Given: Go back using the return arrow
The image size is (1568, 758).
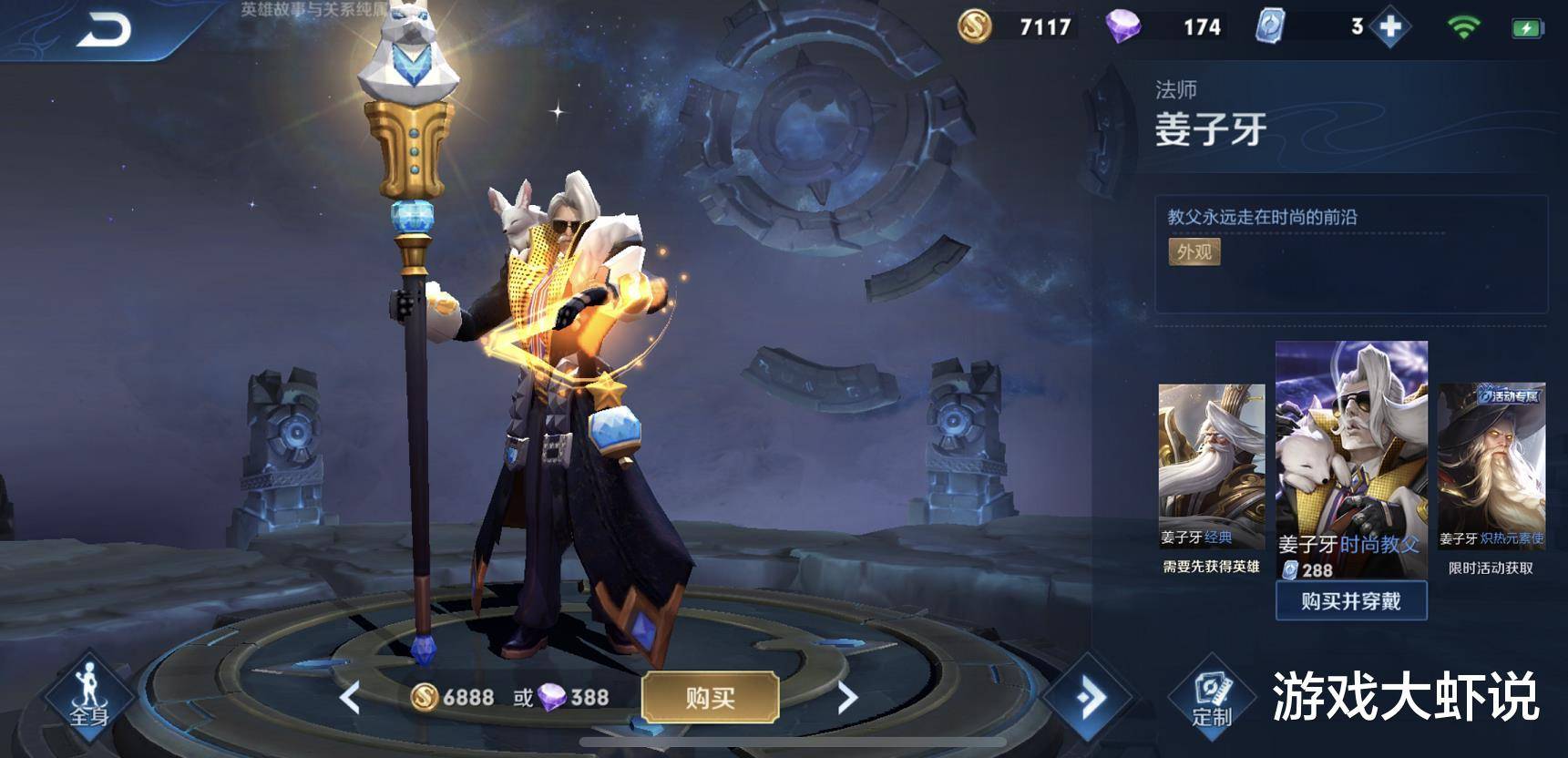Looking at the screenshot, I should (104, 30).
